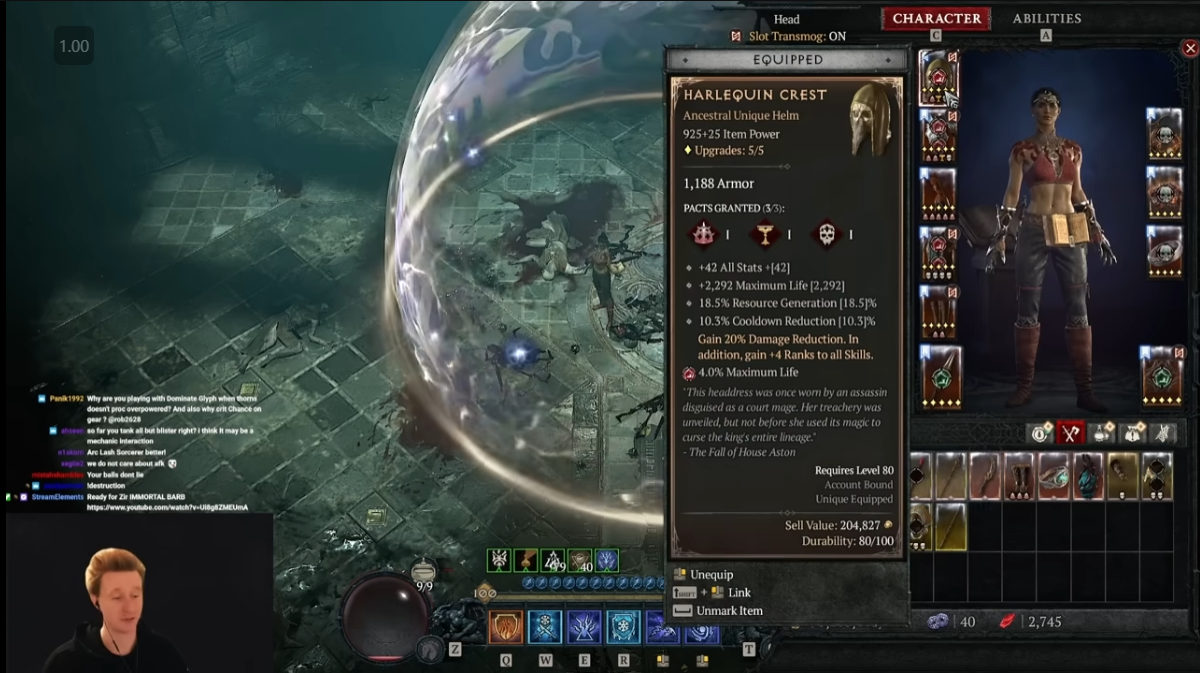Close the character panel with the red X
Image resolution: width=1200 pixels, height=673 pixels.
1189,48
